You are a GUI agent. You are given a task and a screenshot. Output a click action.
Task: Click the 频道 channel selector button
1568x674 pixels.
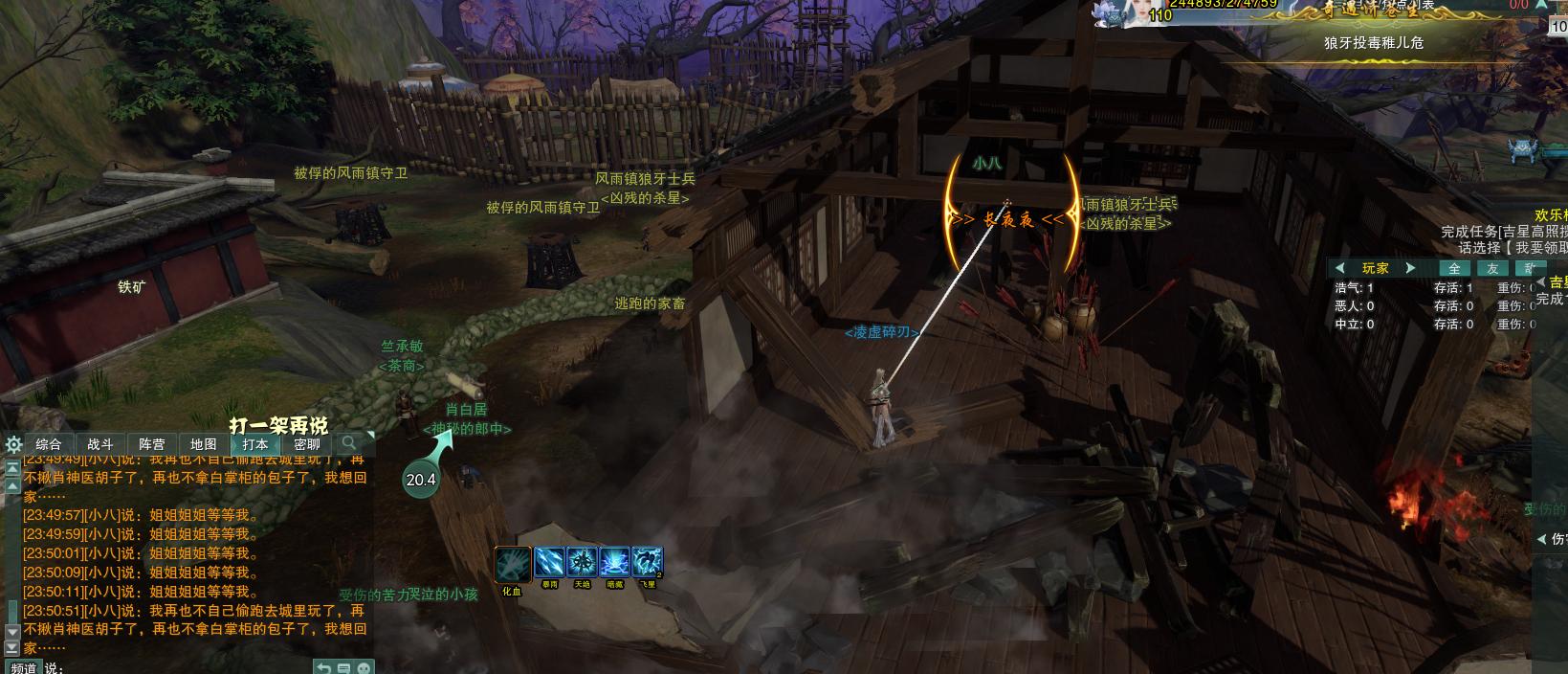tap(23, 667)
